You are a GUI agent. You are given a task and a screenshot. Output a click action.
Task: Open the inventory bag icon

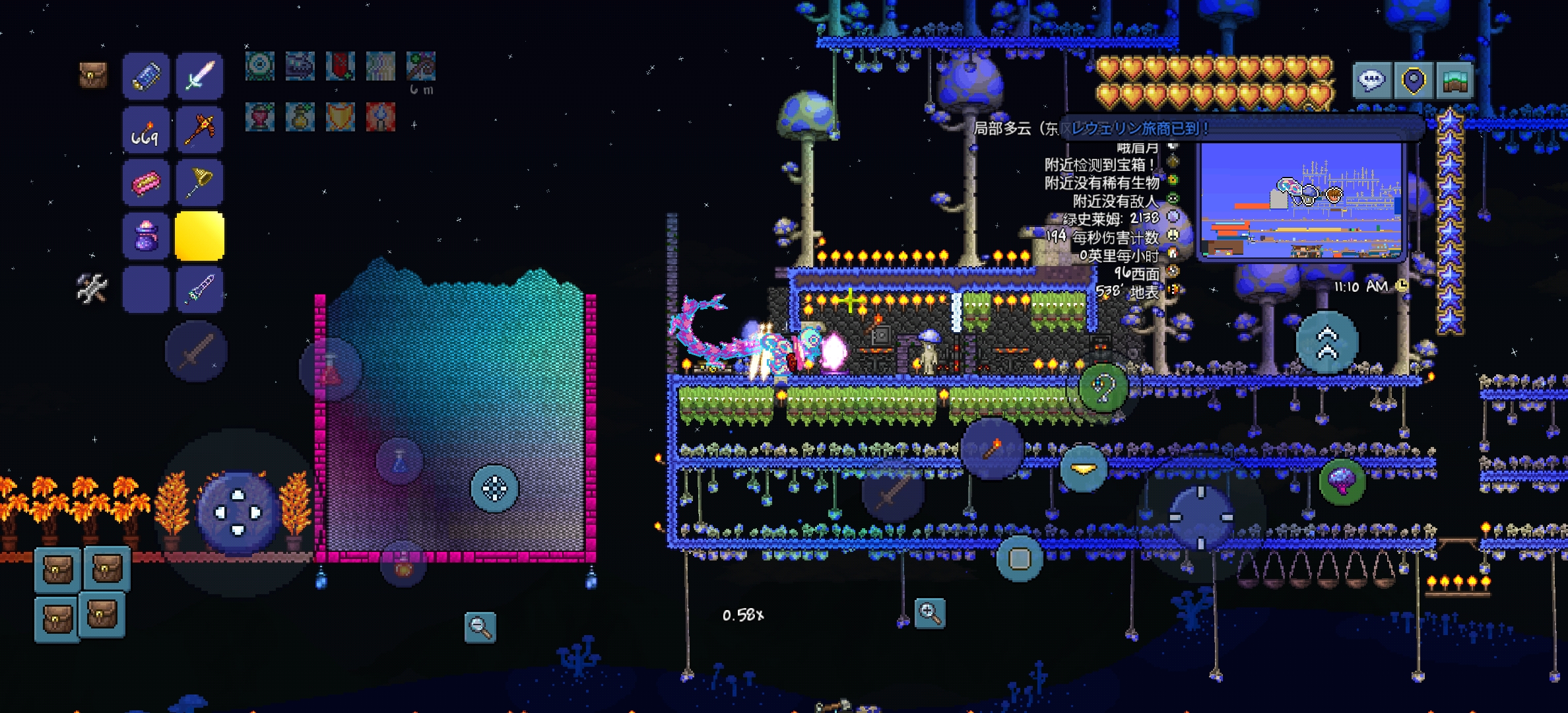93,75
